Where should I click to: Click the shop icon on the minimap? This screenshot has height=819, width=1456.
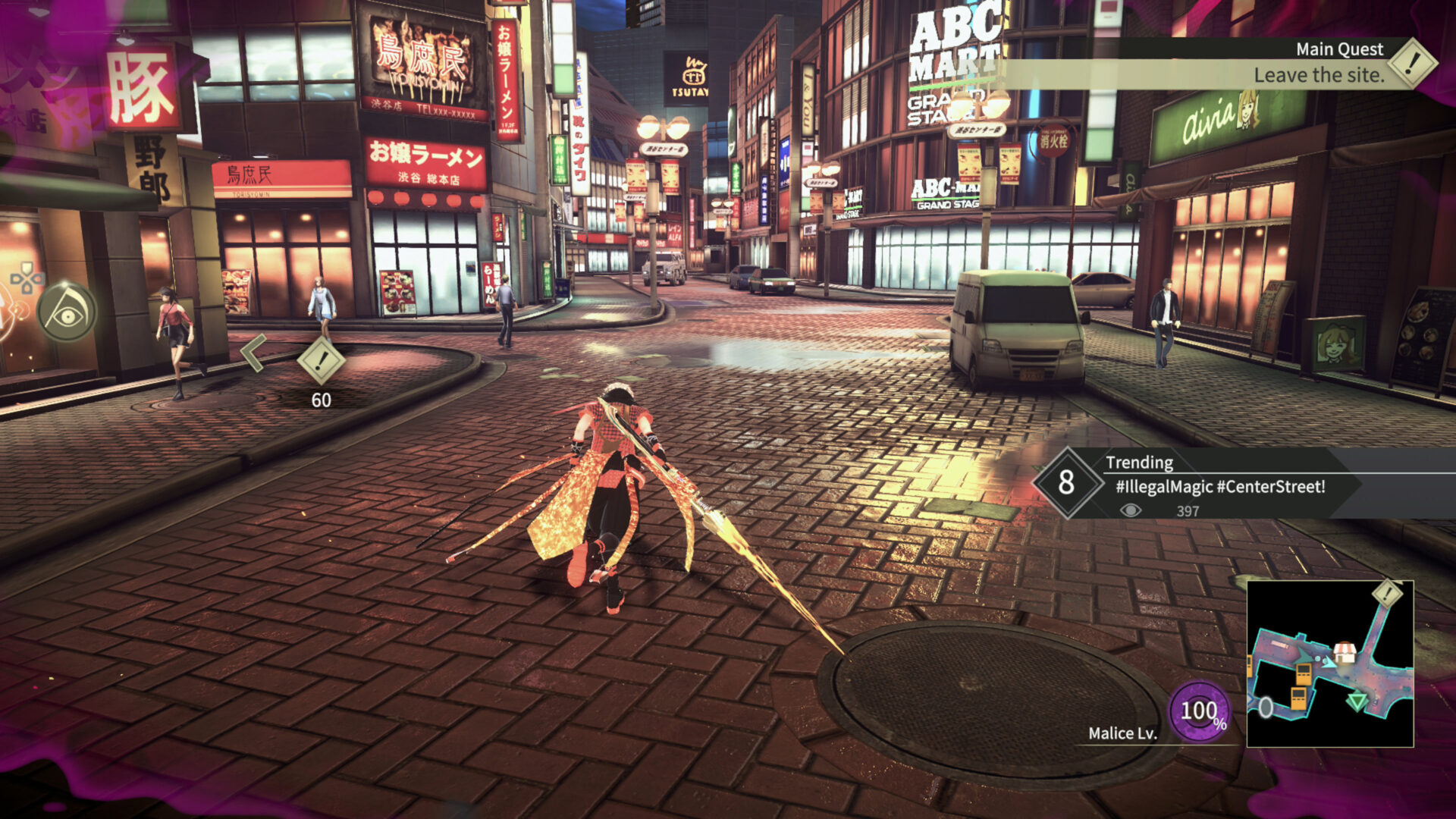click(x=1345, y=651)
